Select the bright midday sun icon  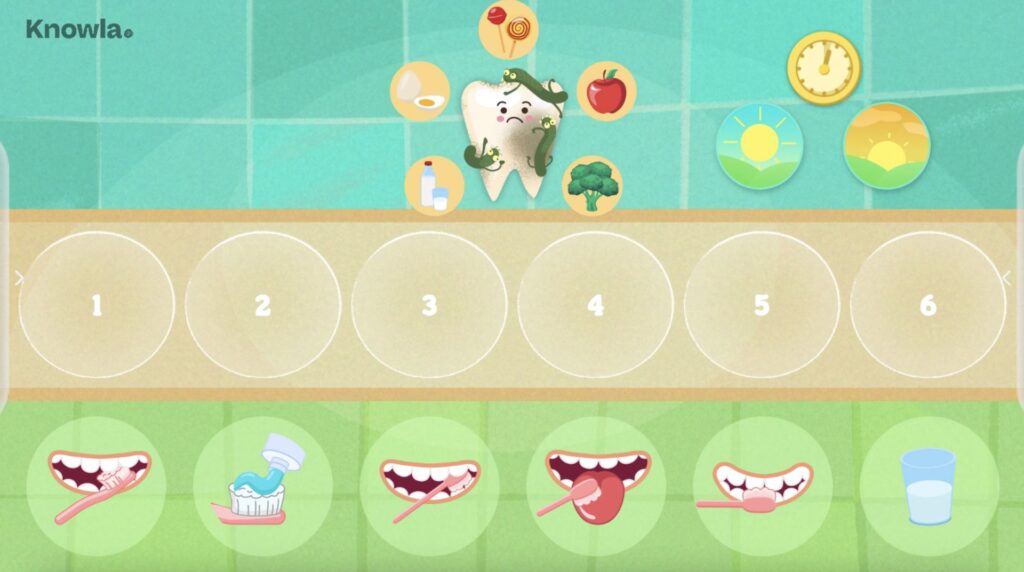(759, 146)
